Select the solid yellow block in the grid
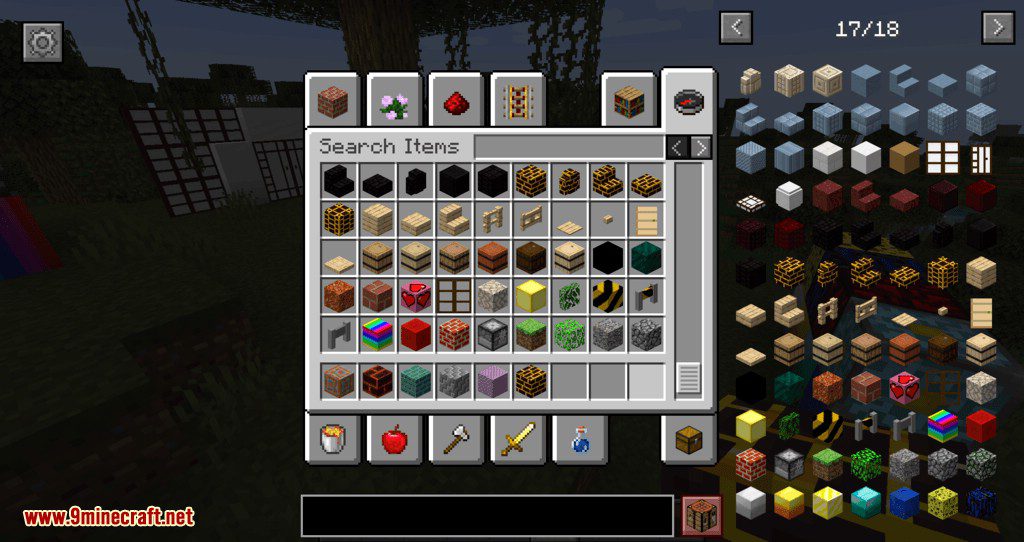This screenshot has width=1024, height=542. click(x=530, y=295)
